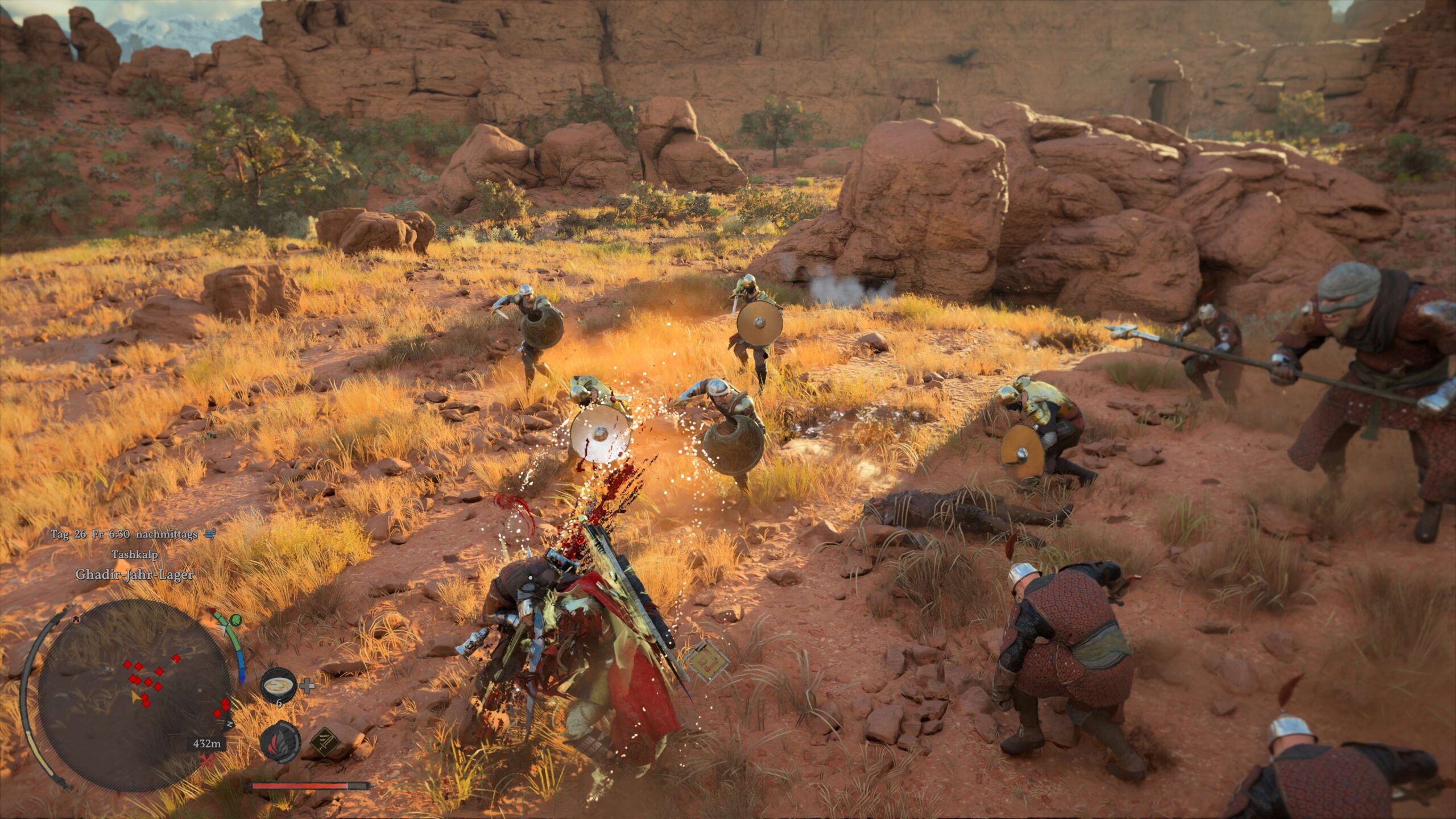Screen dimensions: 1456x819
Task: Click the diamond rune marker beside the character
Action: tap(706, 660)
